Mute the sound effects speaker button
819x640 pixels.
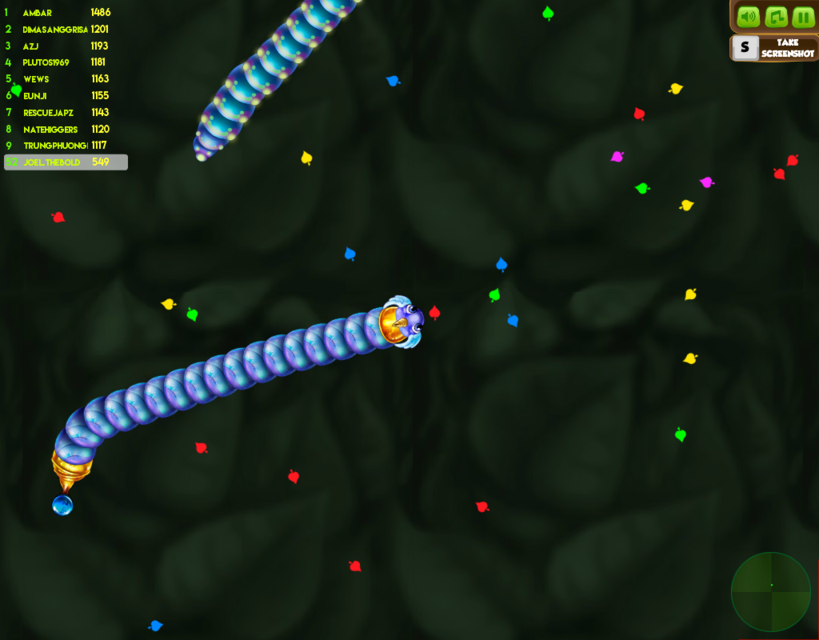coord(748,17)
